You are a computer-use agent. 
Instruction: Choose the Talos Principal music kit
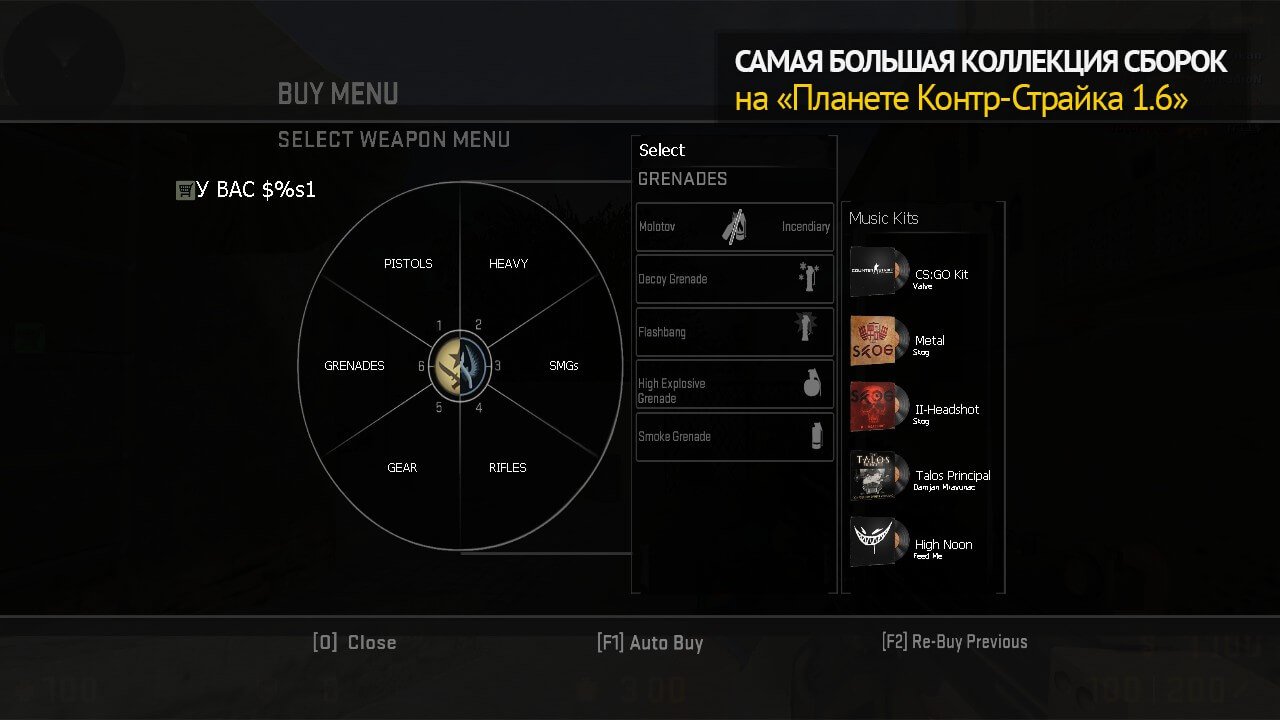pyautogui.click(x=920, y=476)
